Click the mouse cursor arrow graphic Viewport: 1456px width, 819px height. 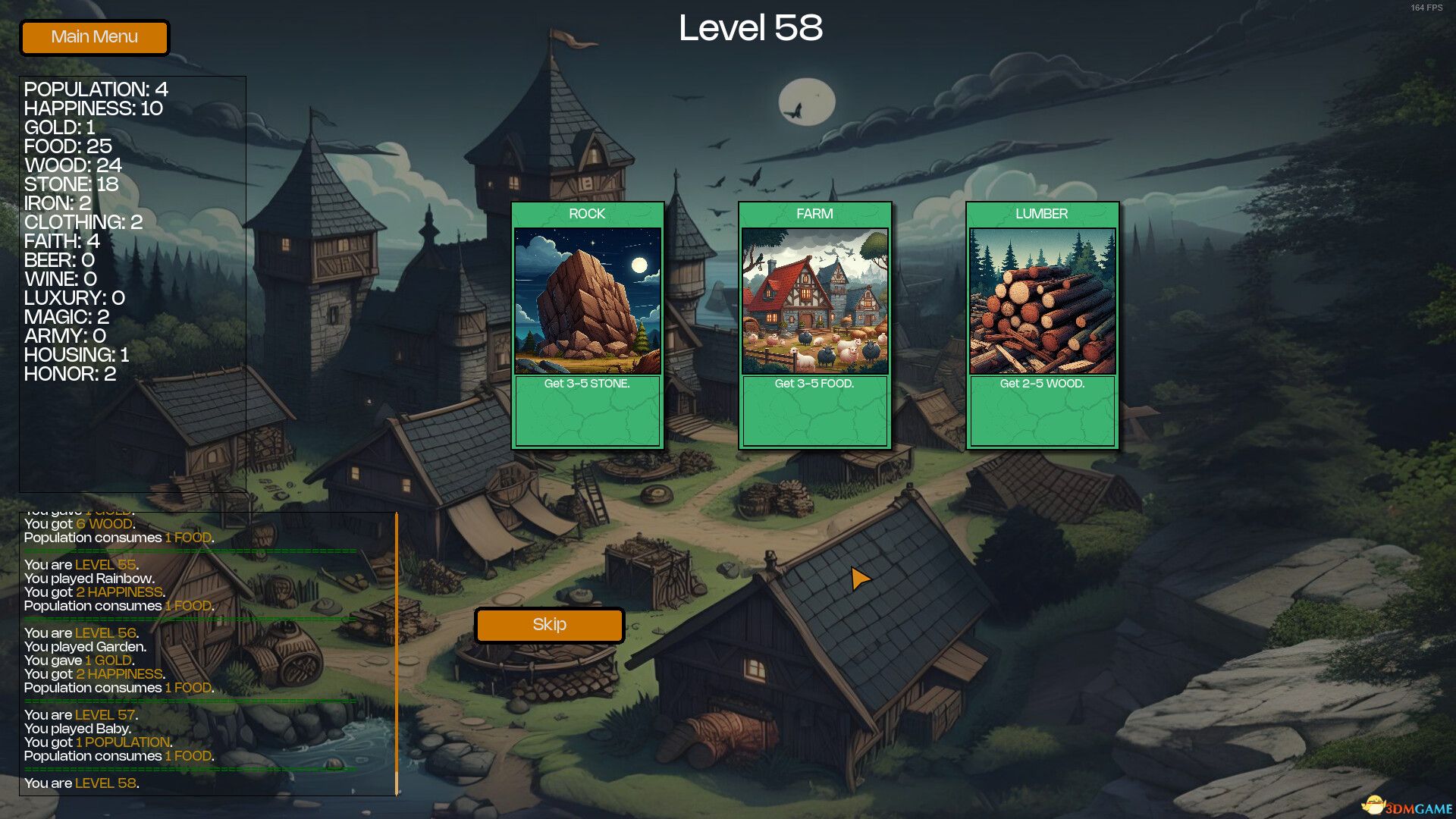pos(861,579)
